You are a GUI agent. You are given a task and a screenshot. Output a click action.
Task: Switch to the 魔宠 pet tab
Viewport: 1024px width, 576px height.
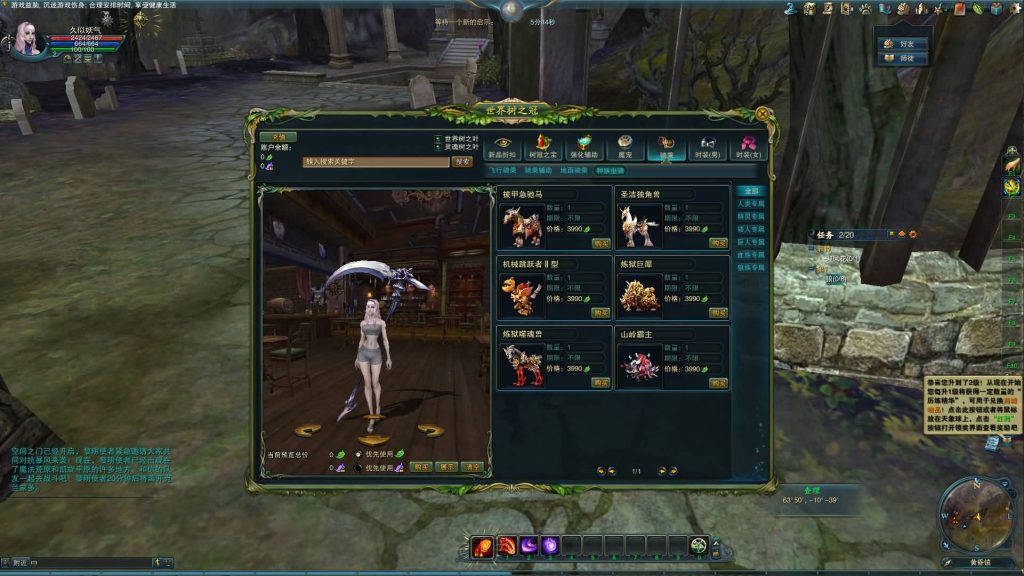[625, 147]
